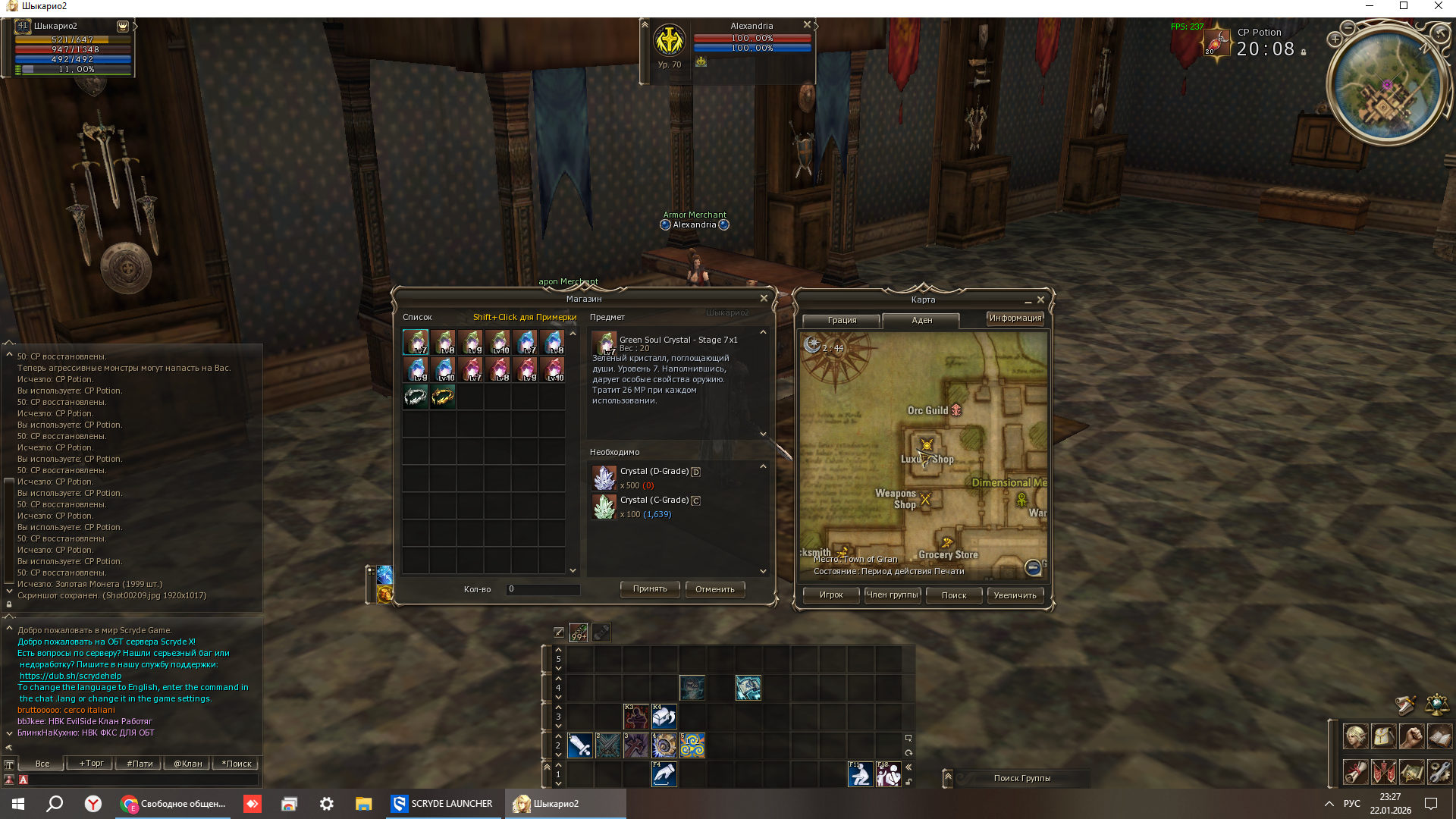Enlarge the map with Увеличить

coord(1015,595)
